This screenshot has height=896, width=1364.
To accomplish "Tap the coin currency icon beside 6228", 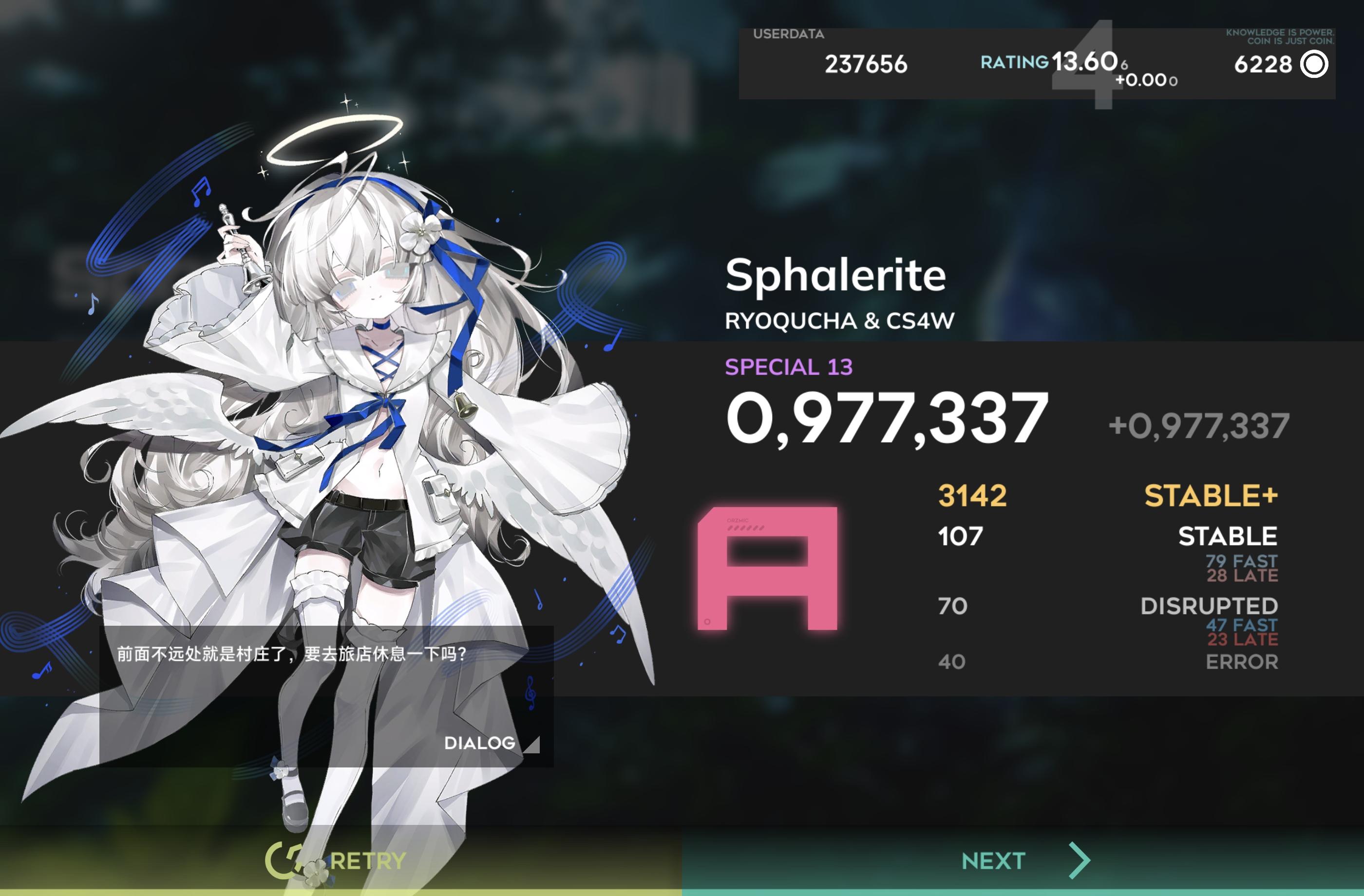I will tap(1314, 65).
